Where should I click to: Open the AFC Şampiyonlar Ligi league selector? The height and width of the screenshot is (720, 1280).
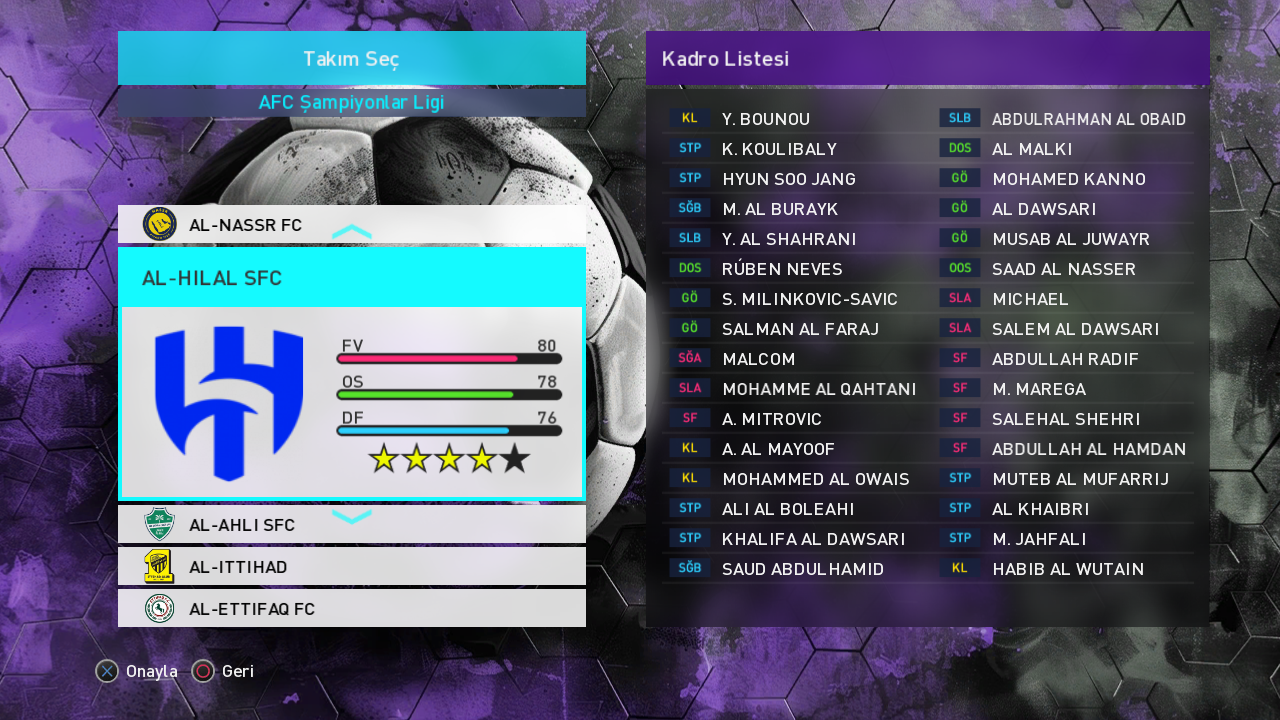(351, 103)
